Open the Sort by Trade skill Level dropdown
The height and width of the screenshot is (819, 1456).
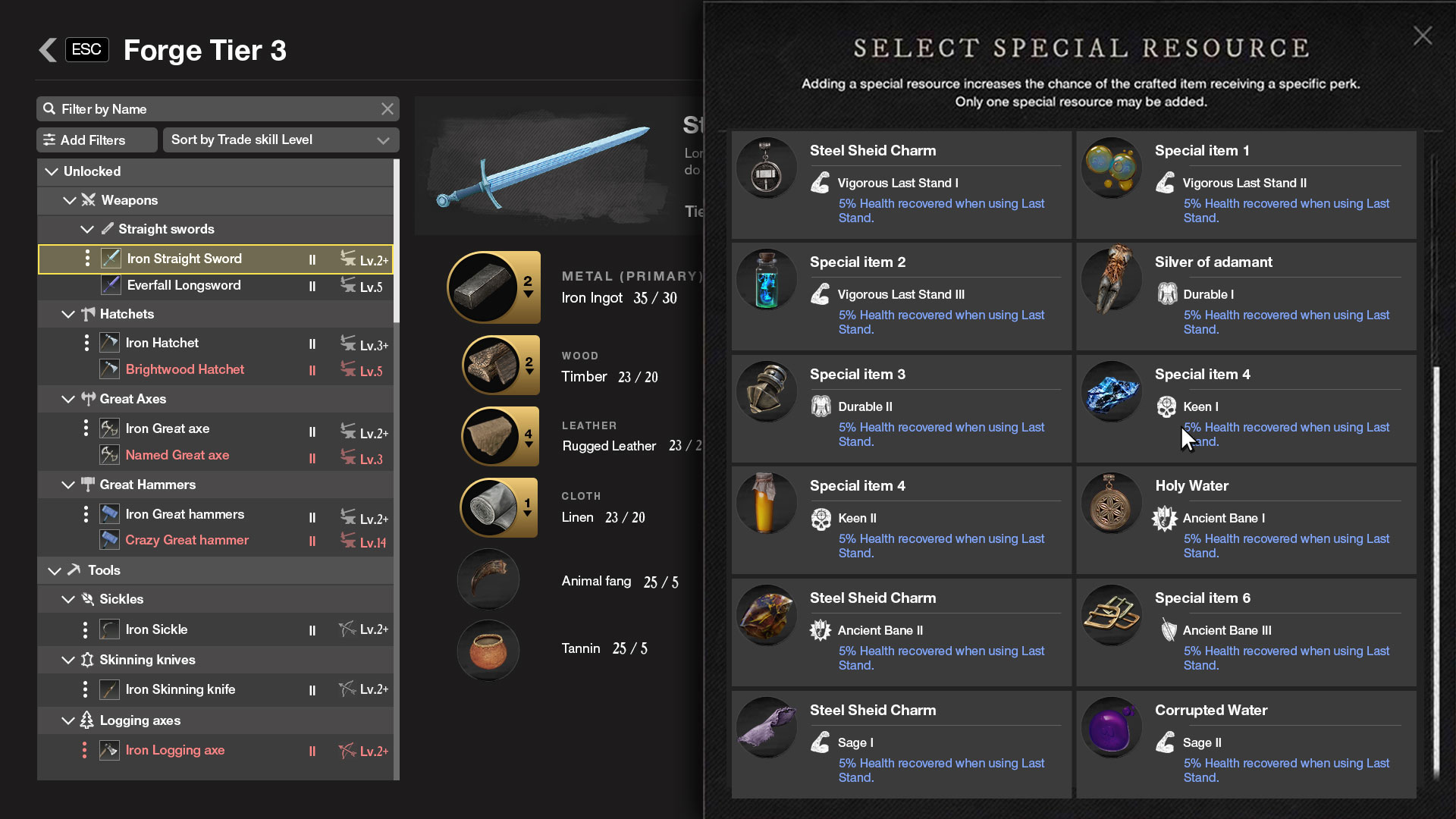pyautogui.click(x=281, y=140)
